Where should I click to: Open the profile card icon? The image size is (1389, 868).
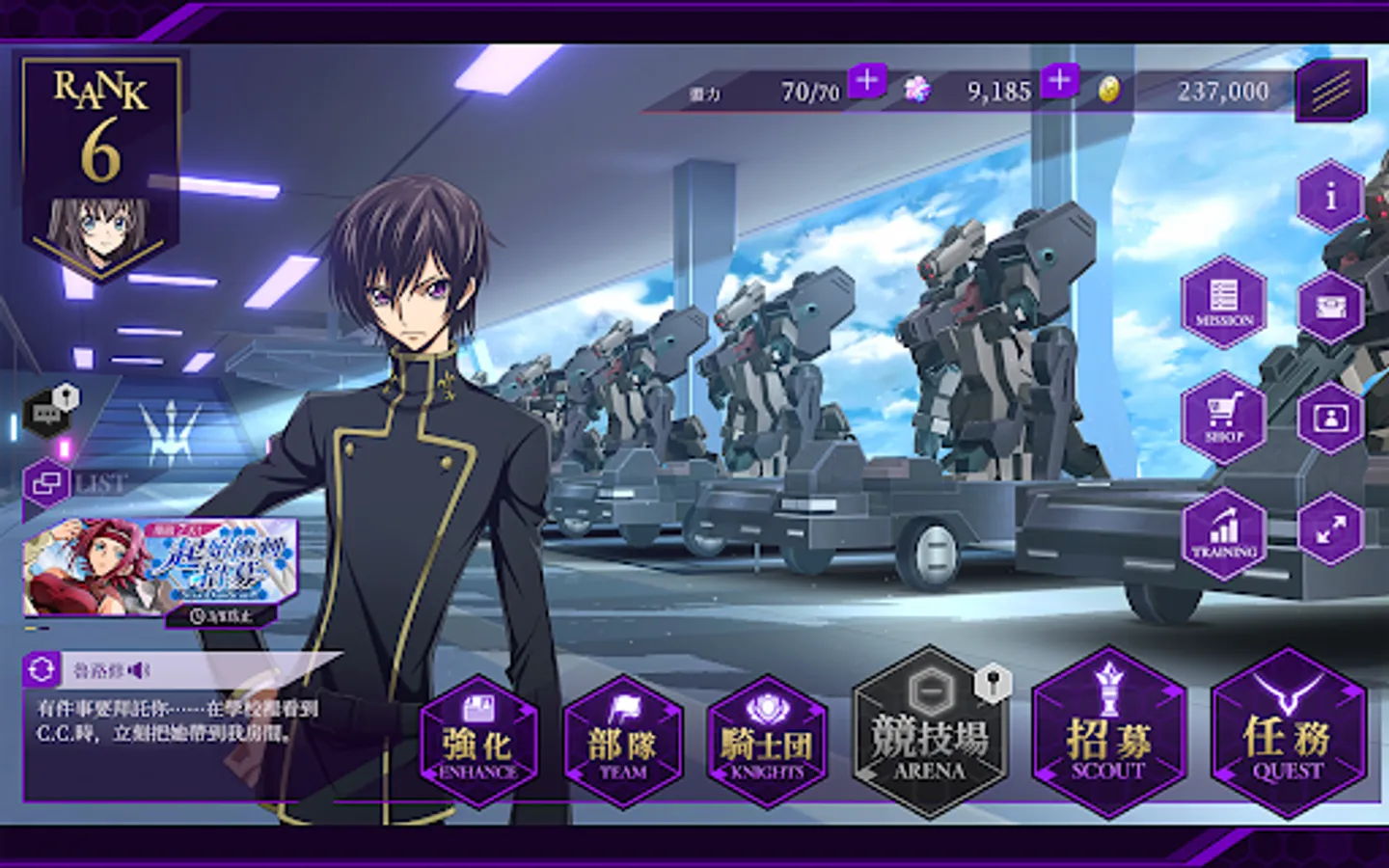pos(1331,419)
